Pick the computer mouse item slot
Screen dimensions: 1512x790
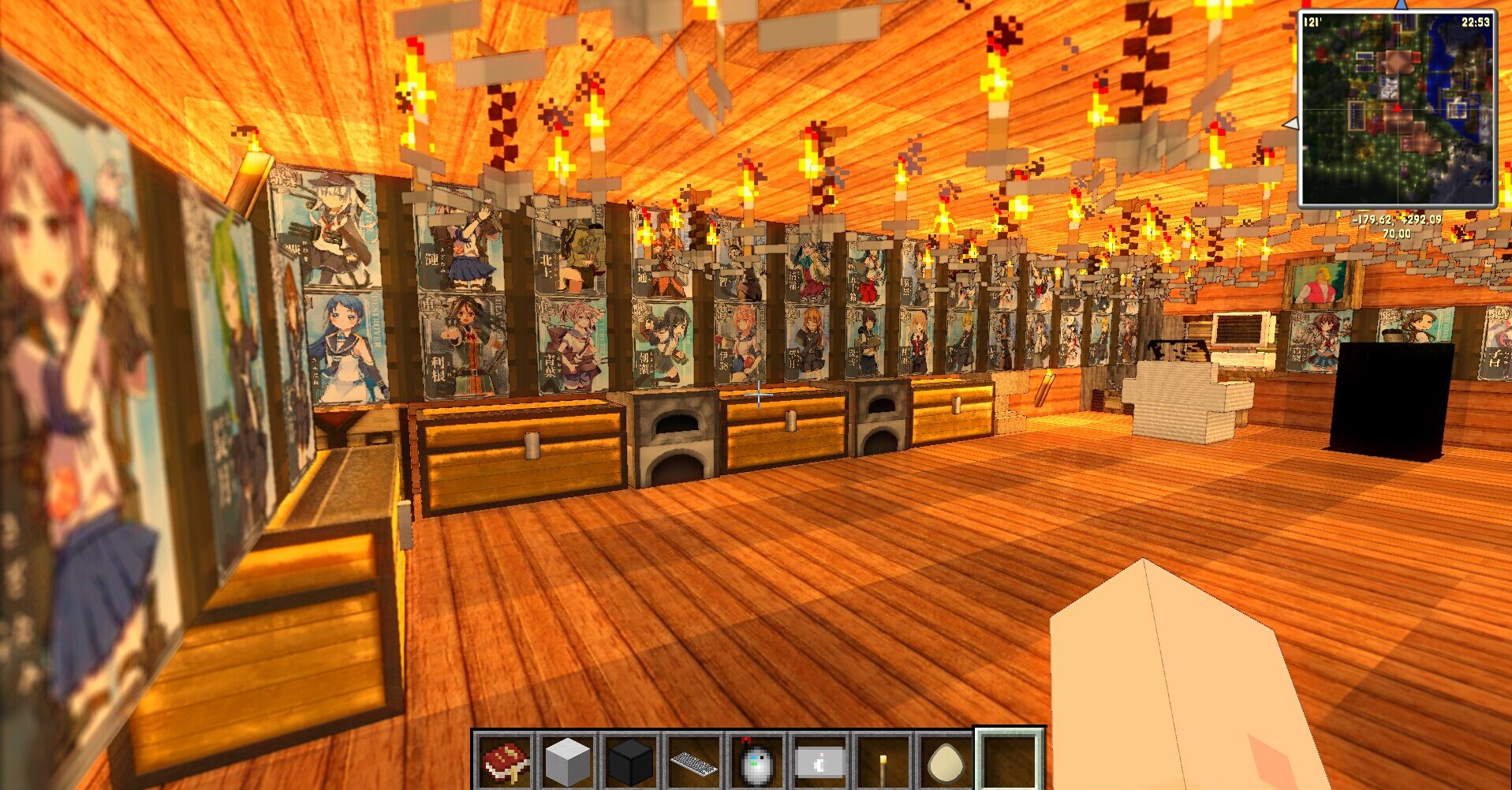click(757, 762)
